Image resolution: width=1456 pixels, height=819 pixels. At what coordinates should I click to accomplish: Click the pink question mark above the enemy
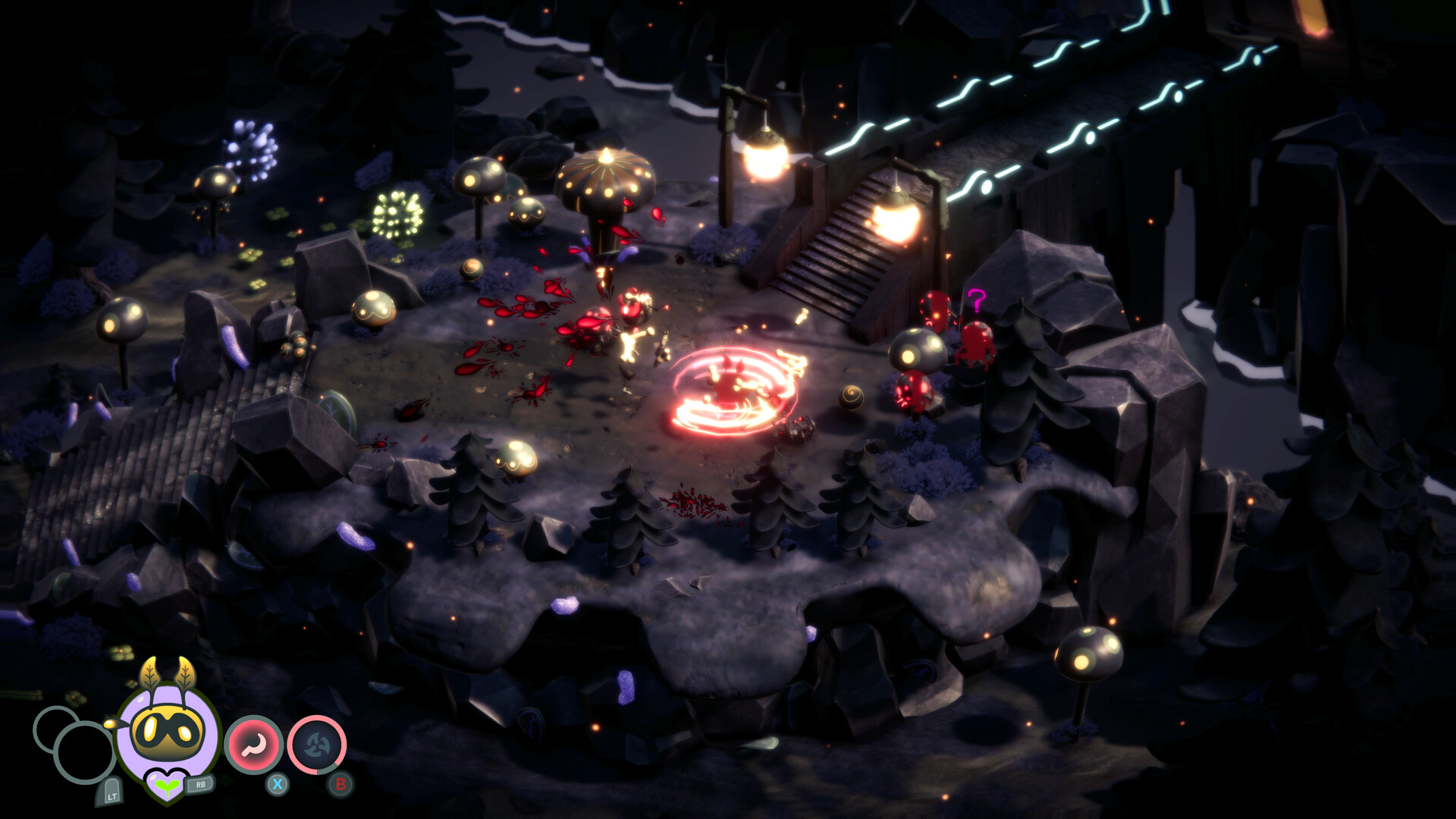tap(977, 300)
